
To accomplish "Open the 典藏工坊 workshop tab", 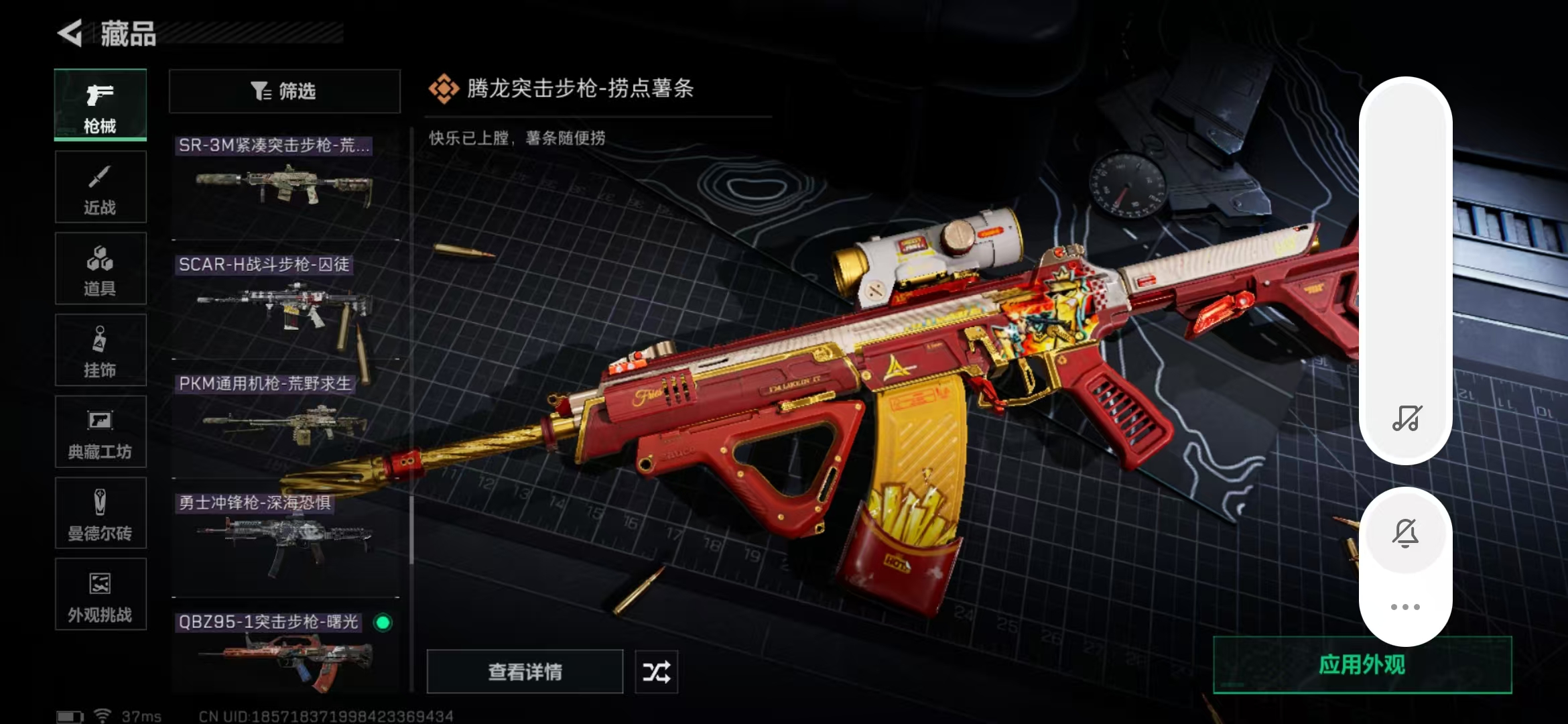I will [x=101, y=432].
